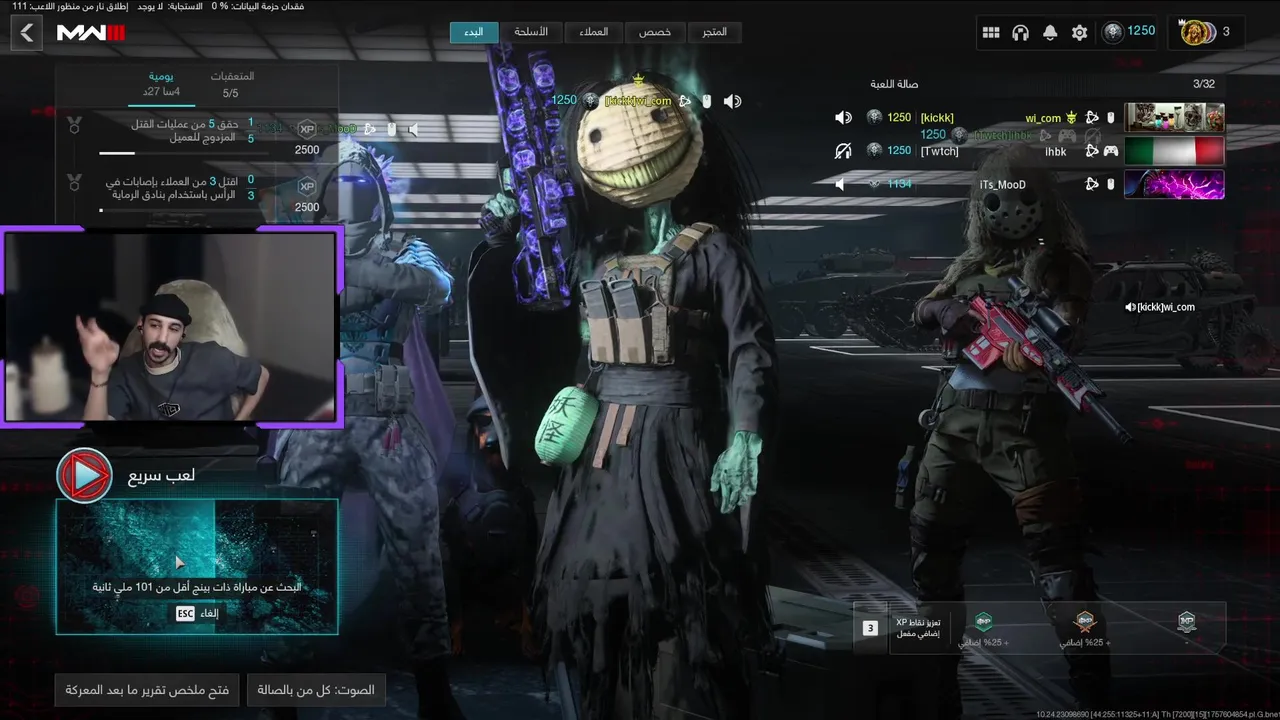This screenshot has height=720, width=1280.
Task: Cancel matchmaking with the إلغاء button
Action: click(x=198, y=613)
